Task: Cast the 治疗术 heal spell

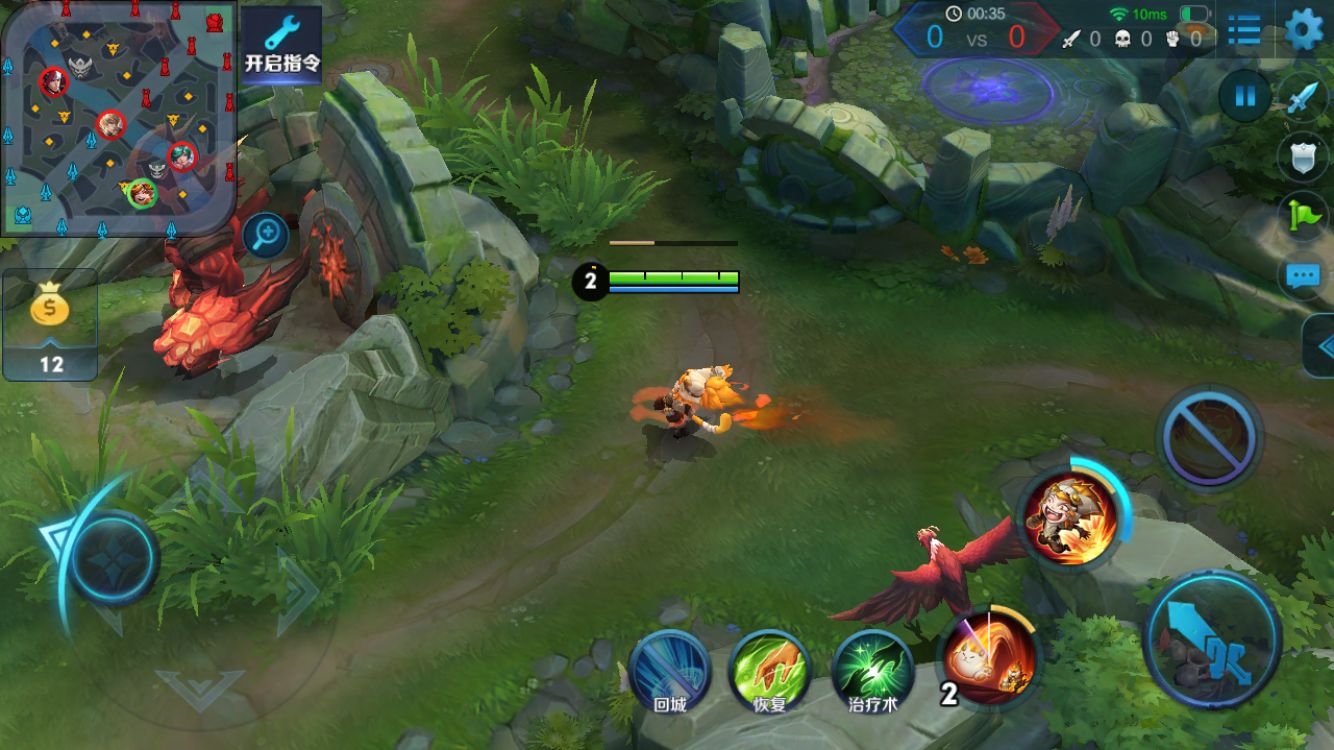Action: pyautogui.click(x=873, y=670)
